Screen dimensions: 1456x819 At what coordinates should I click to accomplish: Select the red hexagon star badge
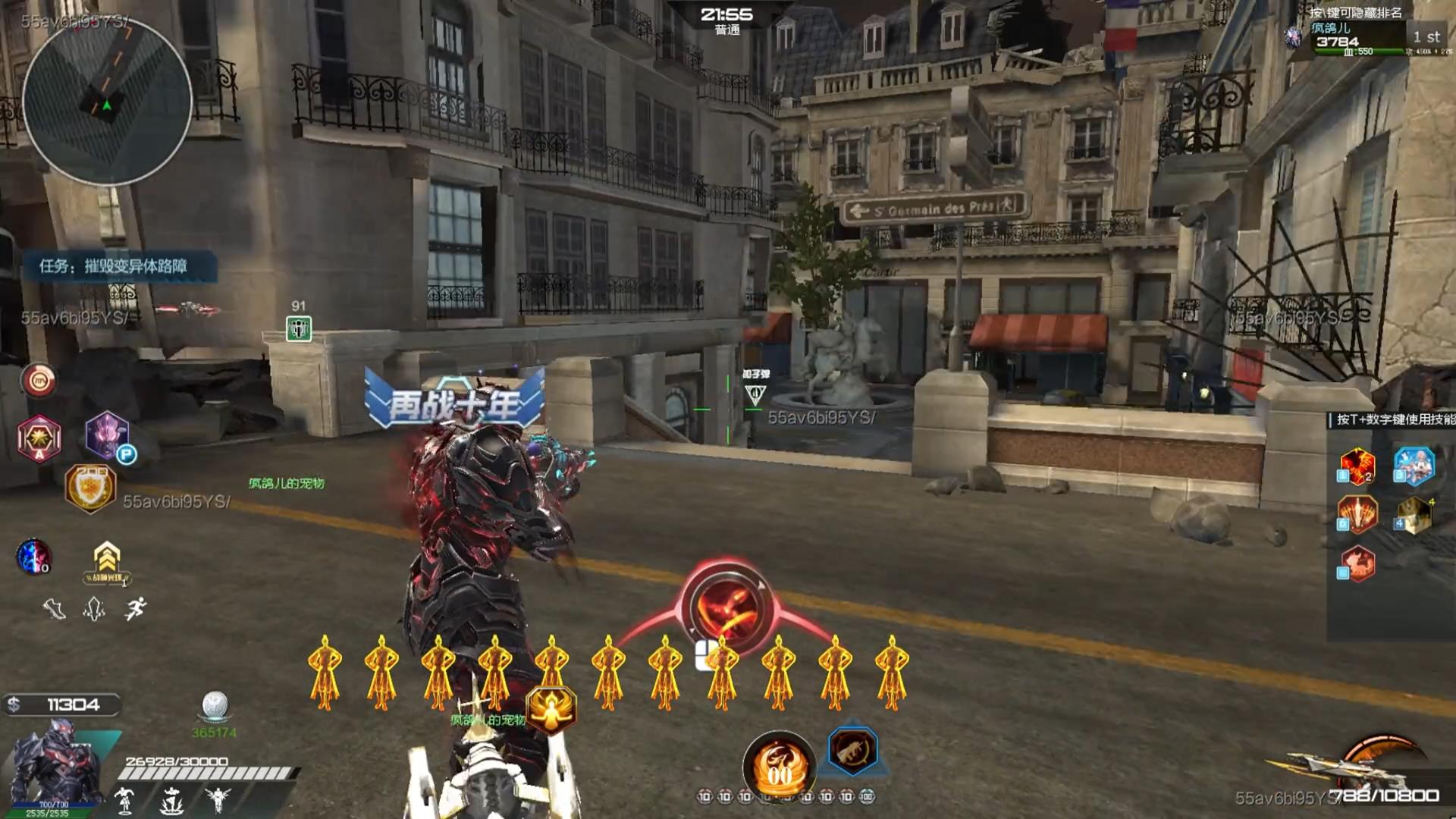coord(39,438)
